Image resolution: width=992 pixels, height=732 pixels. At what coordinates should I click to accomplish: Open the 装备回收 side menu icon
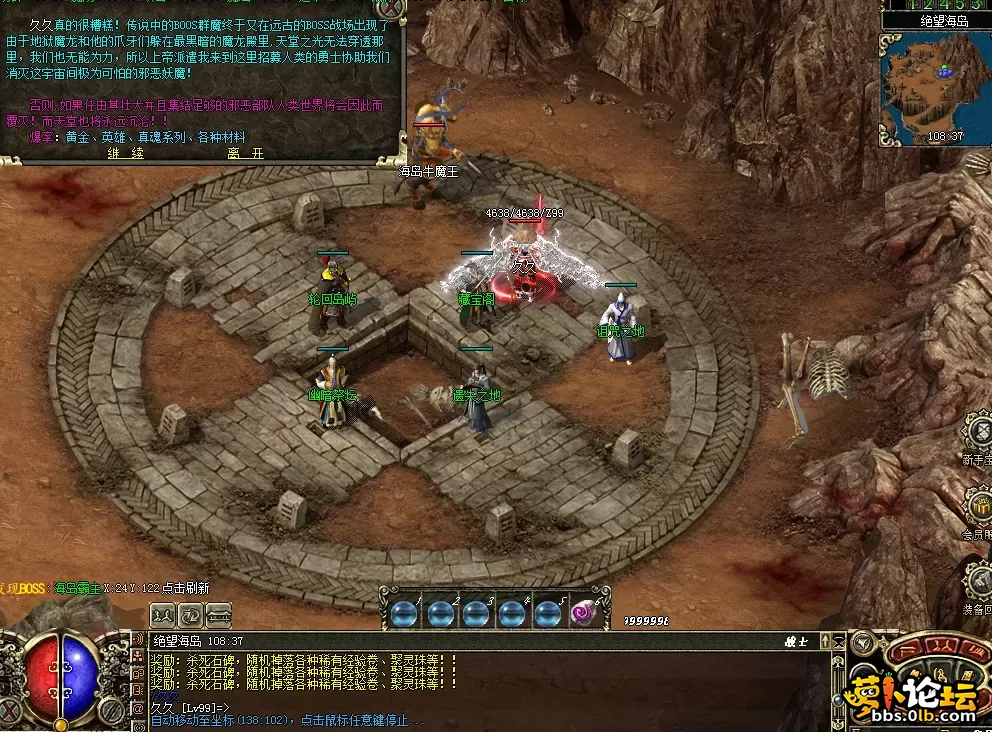click(x=977, y=580)
